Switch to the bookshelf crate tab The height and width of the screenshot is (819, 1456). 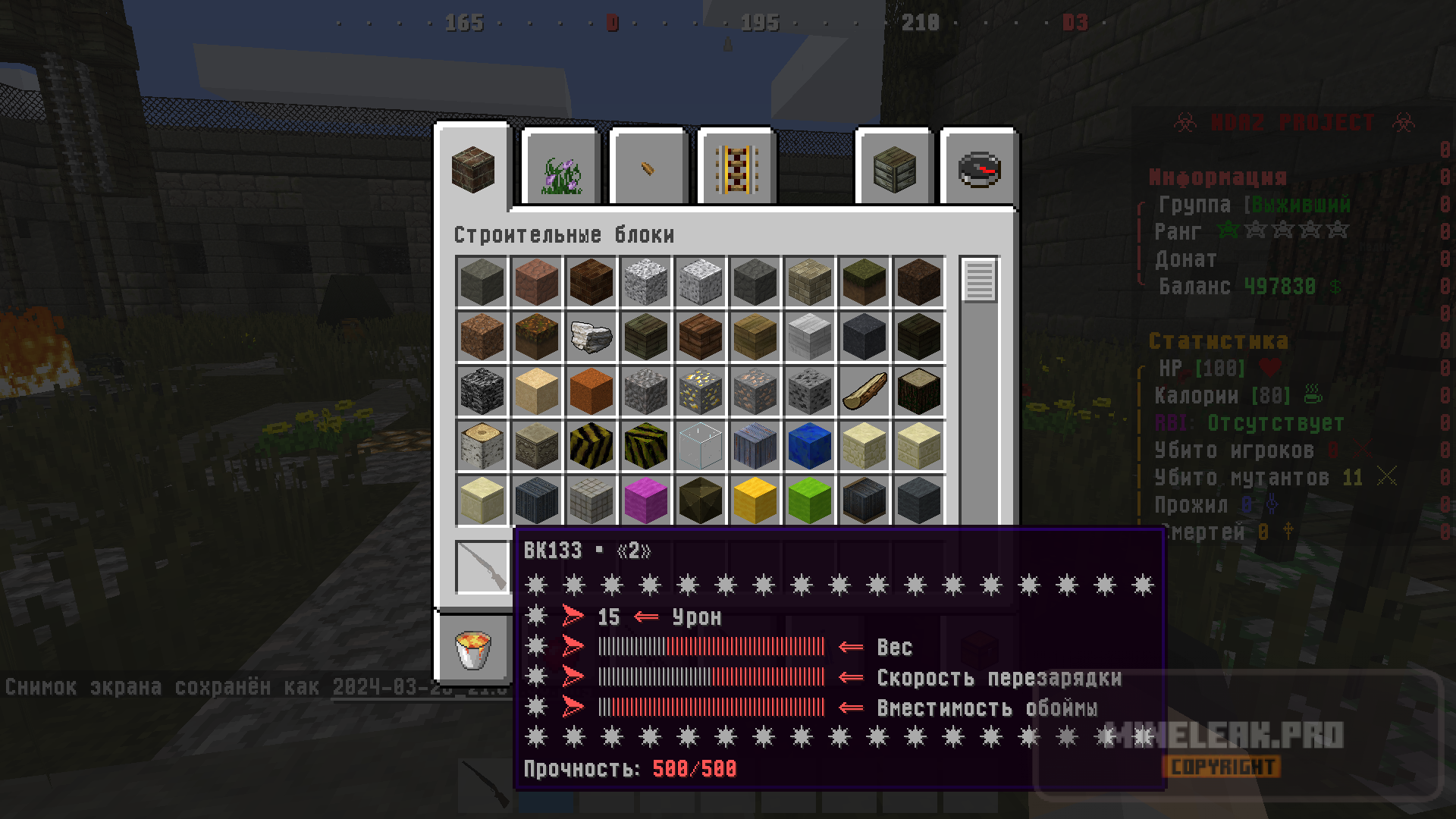pos(895,170)
